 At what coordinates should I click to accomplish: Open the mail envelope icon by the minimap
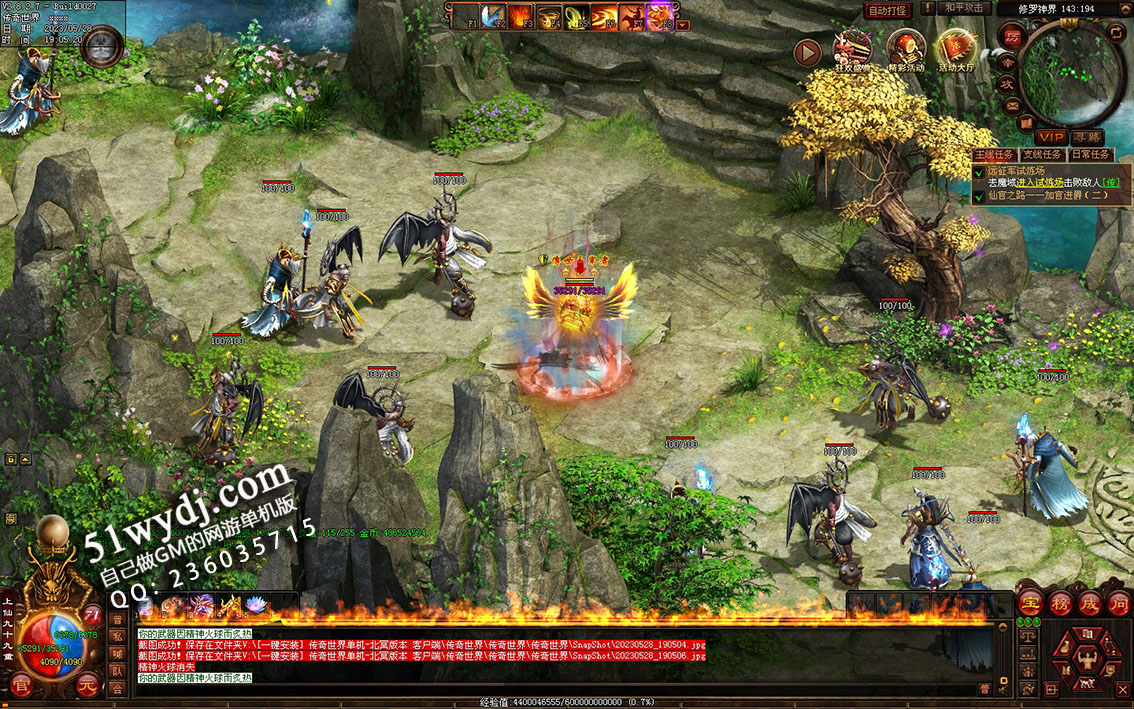click(1012, 106)
